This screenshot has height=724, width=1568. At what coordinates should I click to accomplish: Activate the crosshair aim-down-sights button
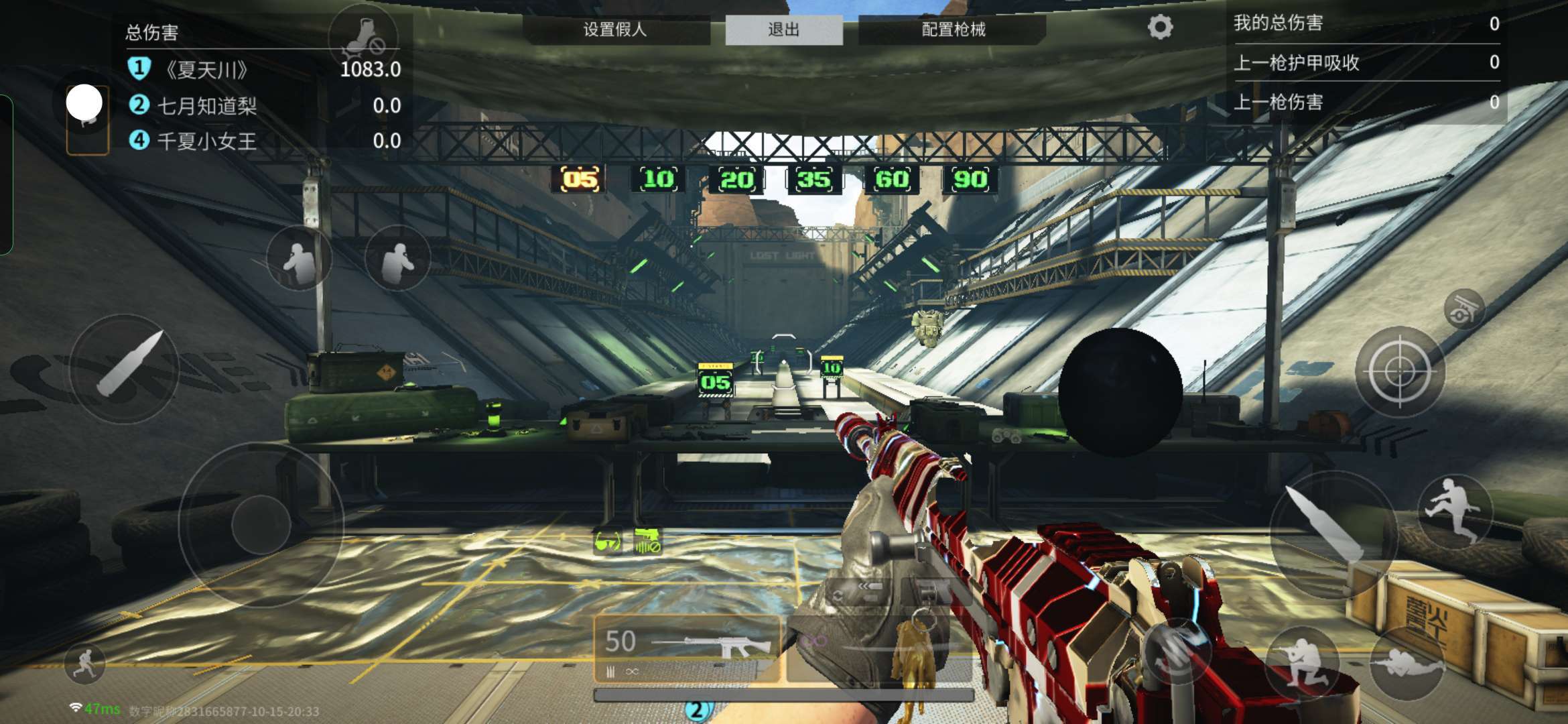[x=1399, y=371]
